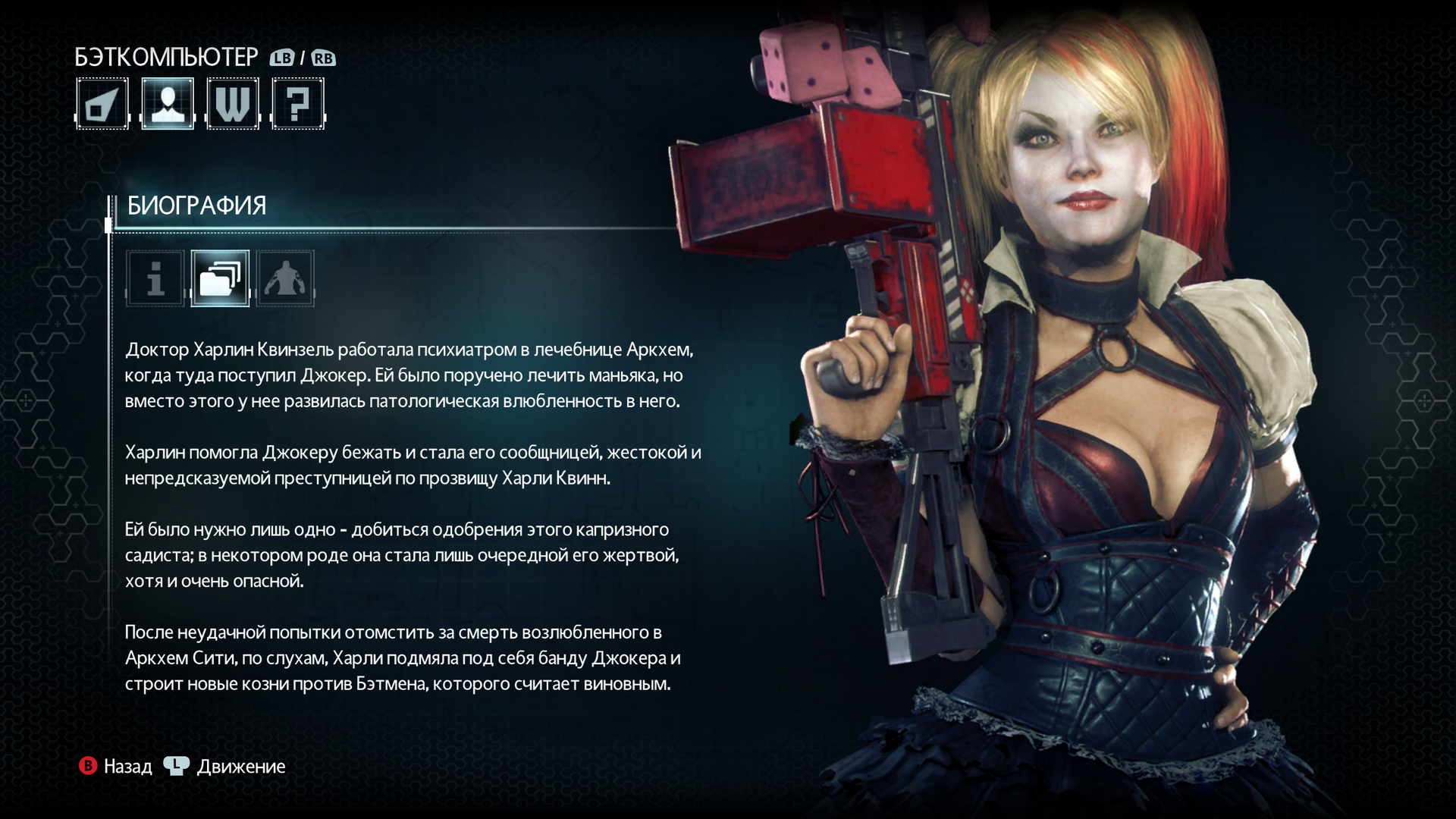
Task: Go back with the Назад button
Action: tap(116, 767)
